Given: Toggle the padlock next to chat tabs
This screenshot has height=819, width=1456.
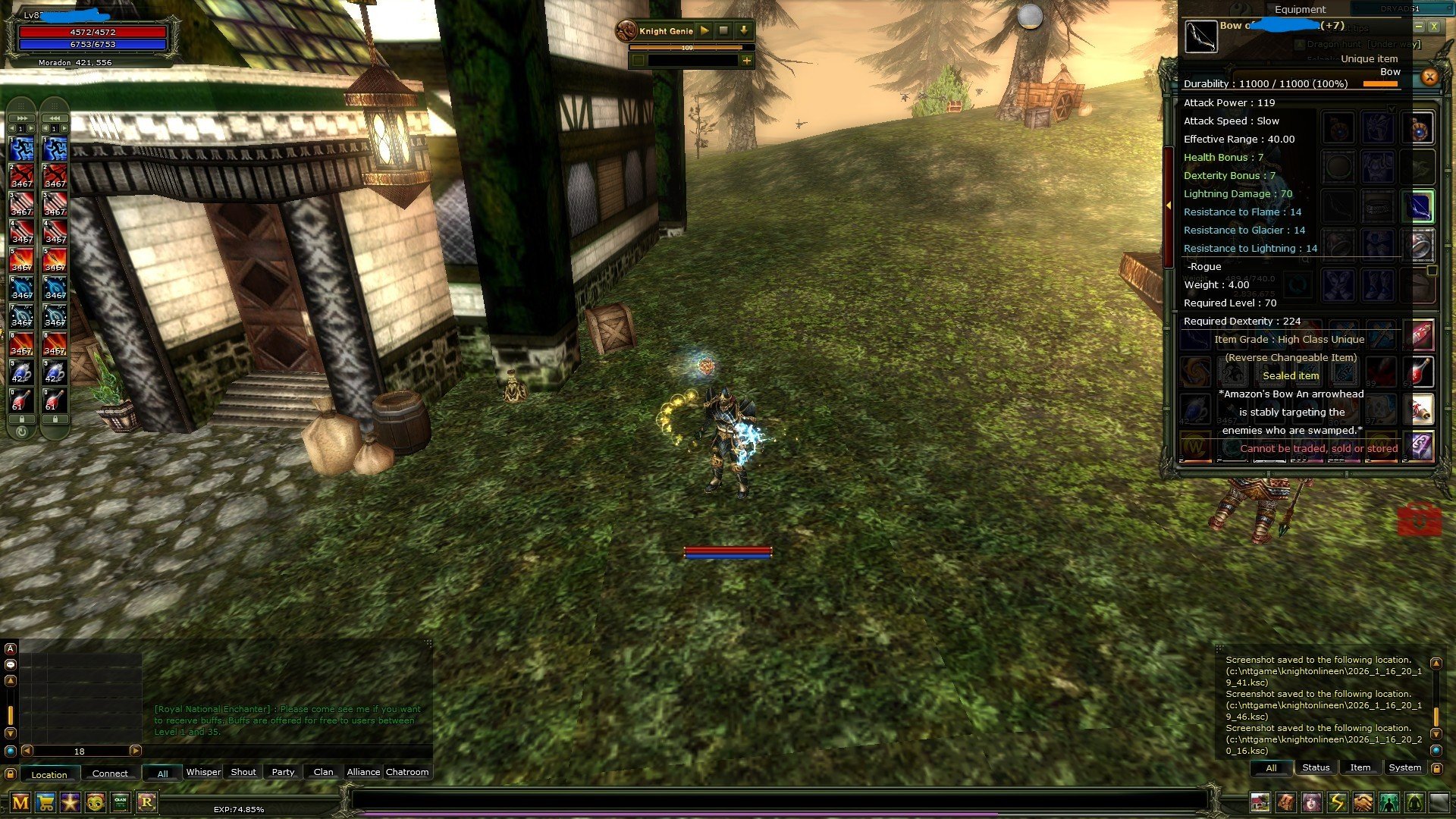Looking at the screenshot, I should (11, 773).
